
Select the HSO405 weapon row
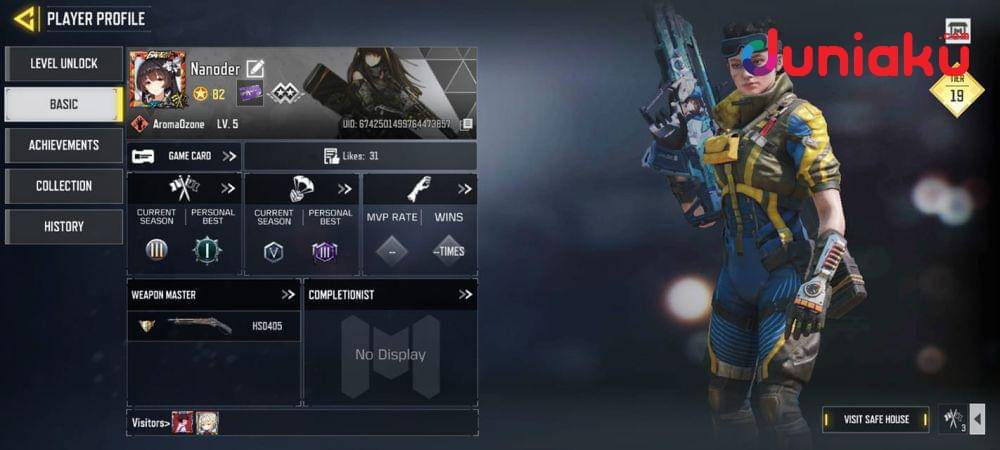tap(214, 326)
